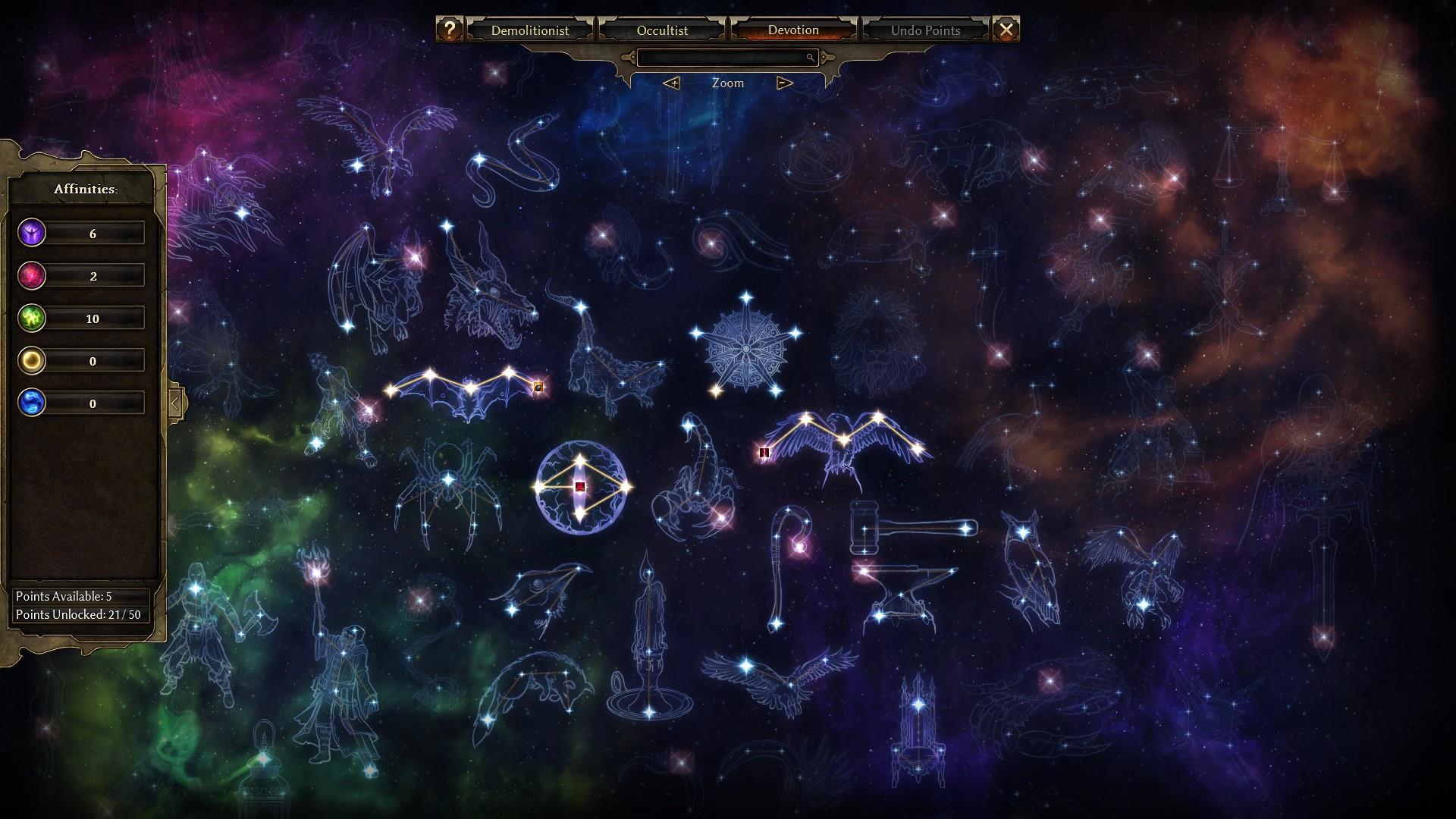Collapse the Affinities side panel
The width and height of the screenshot is (1456, 819).
175,403
